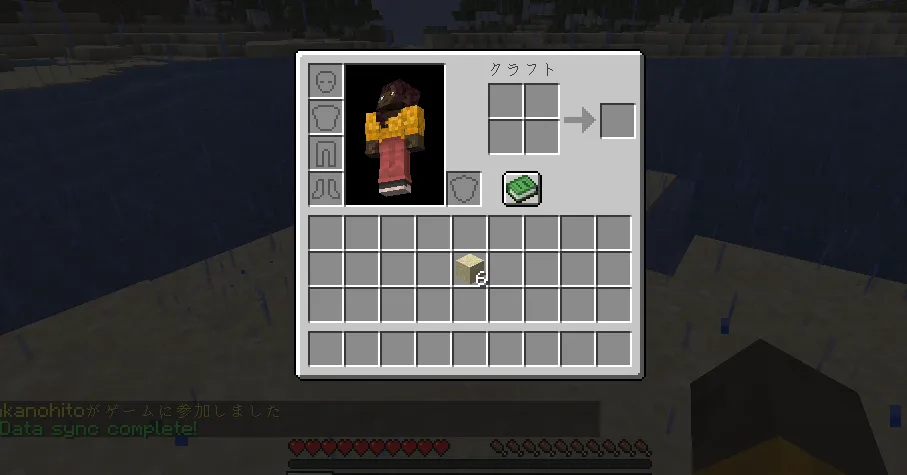This screenshot has width=907, height=475.
Task: Select the chestplate armor slot
Action: click(326, 117)
